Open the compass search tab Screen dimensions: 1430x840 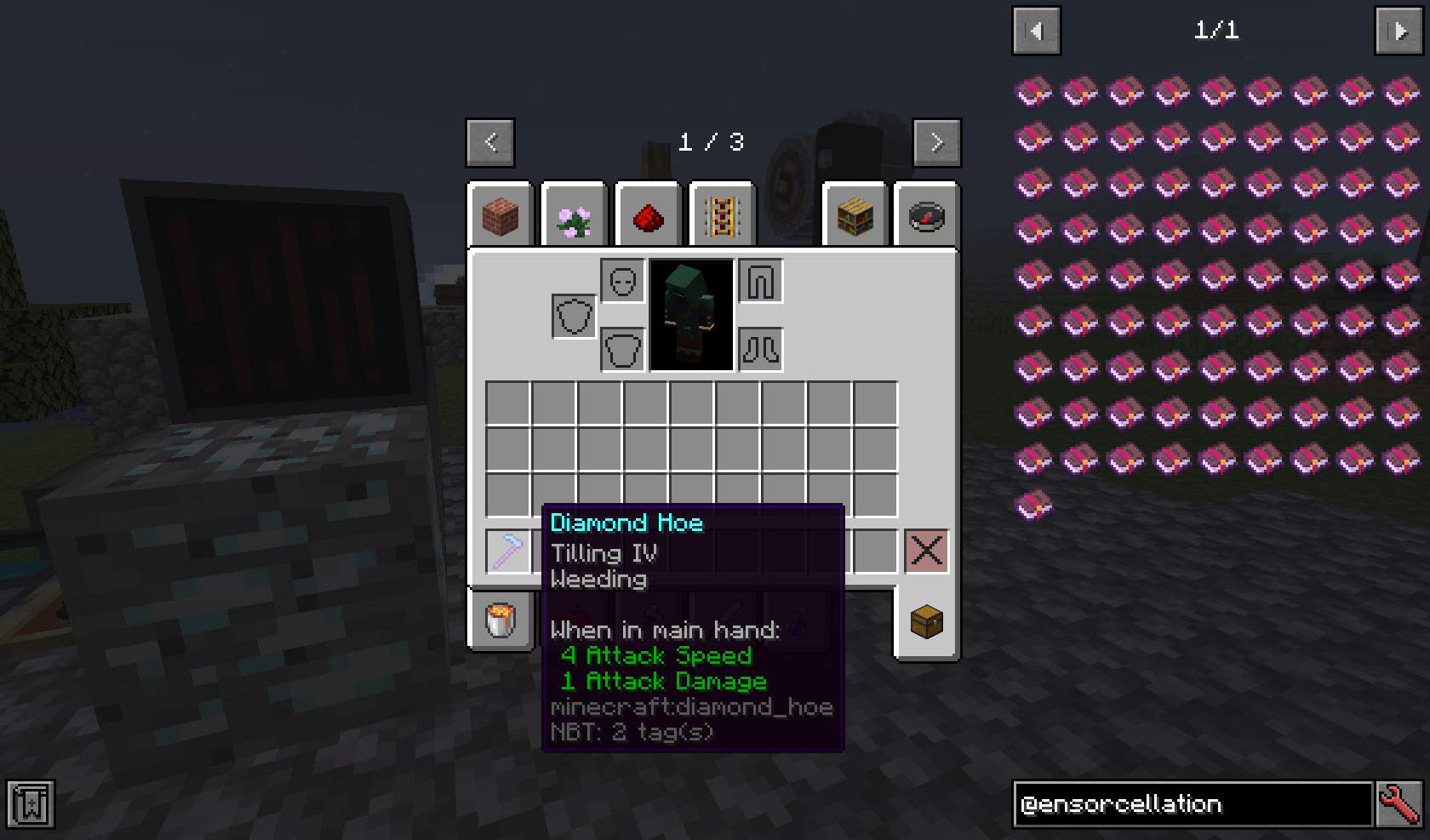(x=927, y=214)
